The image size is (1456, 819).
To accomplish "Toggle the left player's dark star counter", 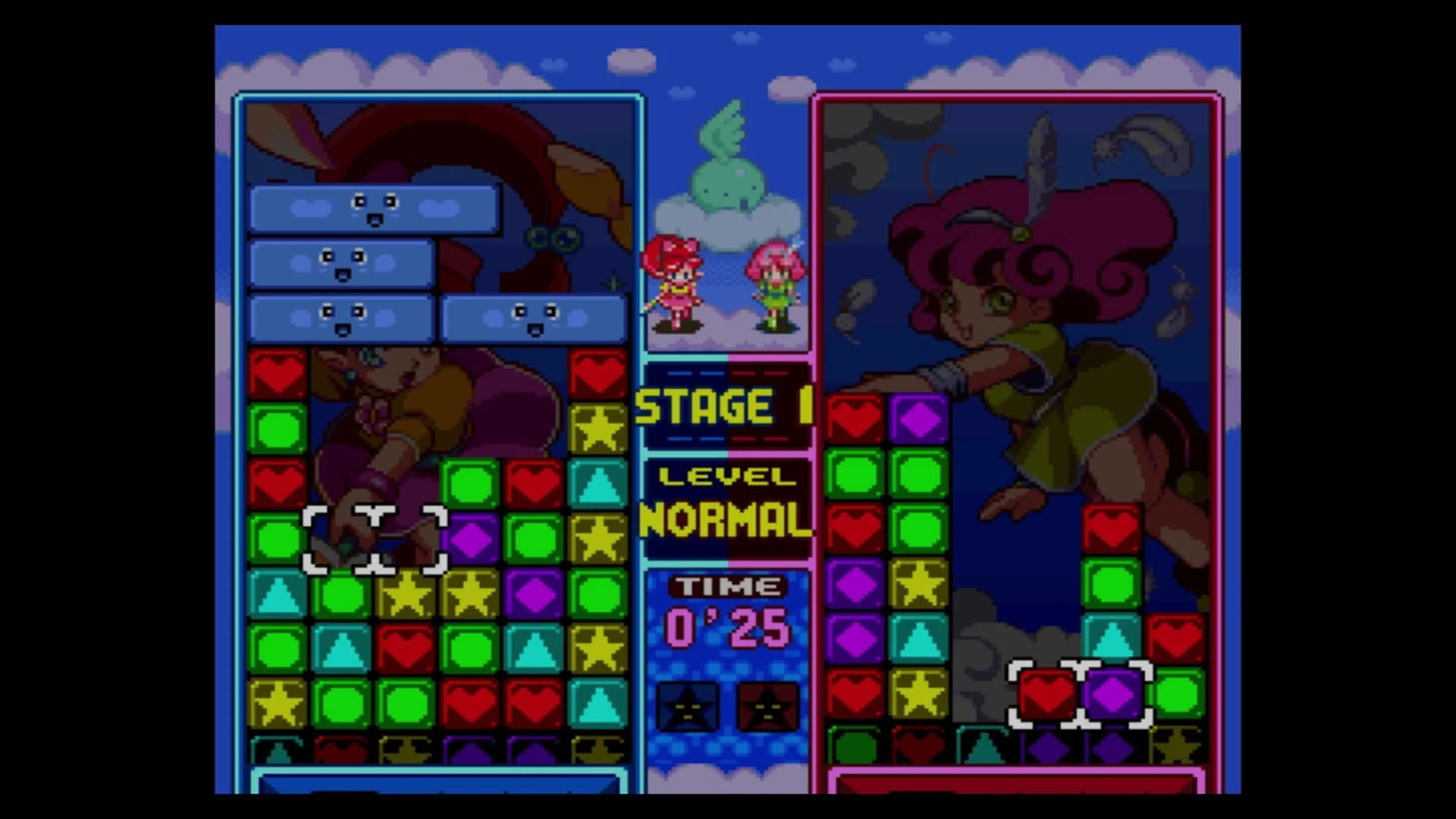I will [686, 705].
